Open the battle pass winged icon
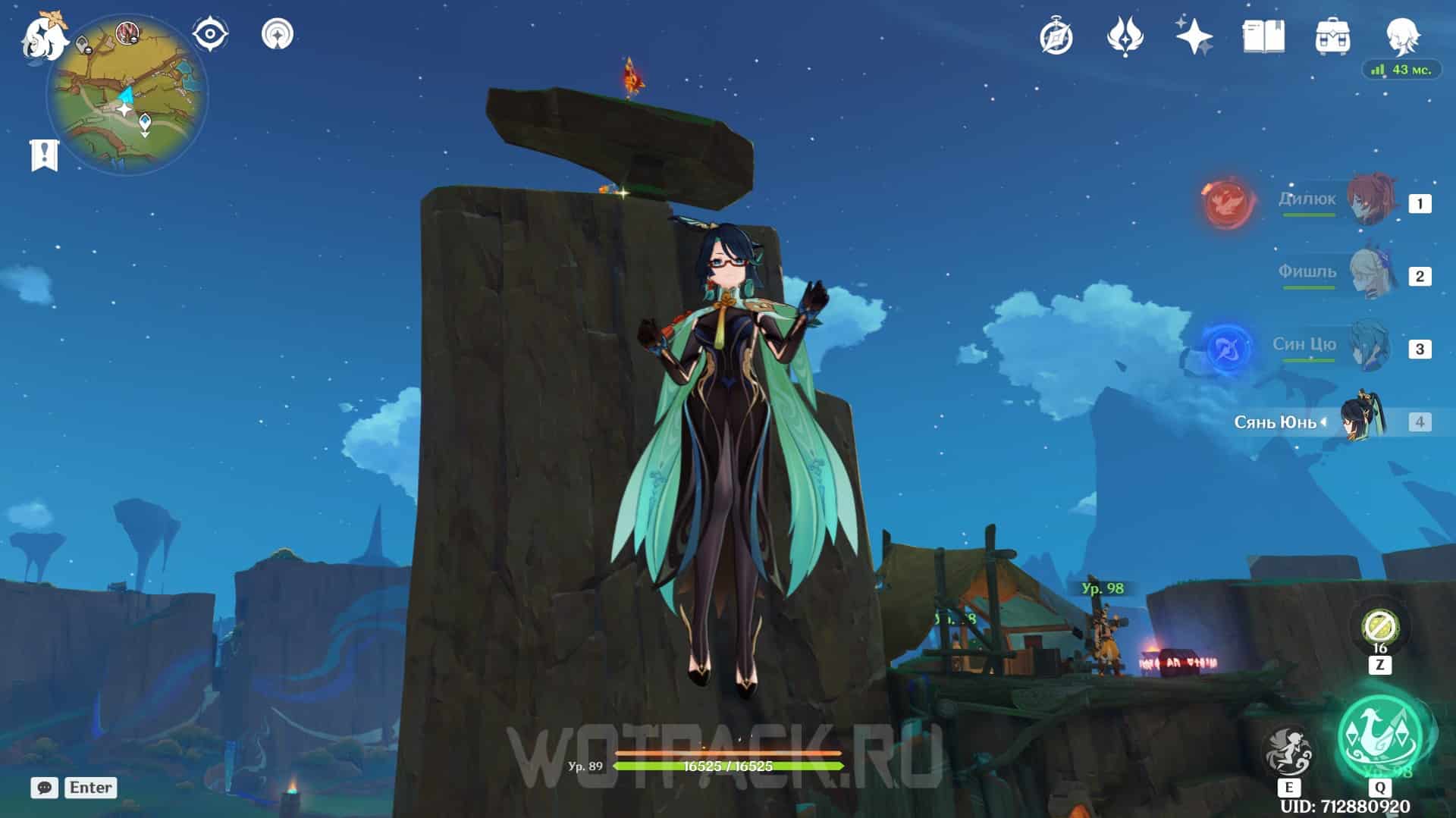1456x818 pixels. pos(1125,36)
